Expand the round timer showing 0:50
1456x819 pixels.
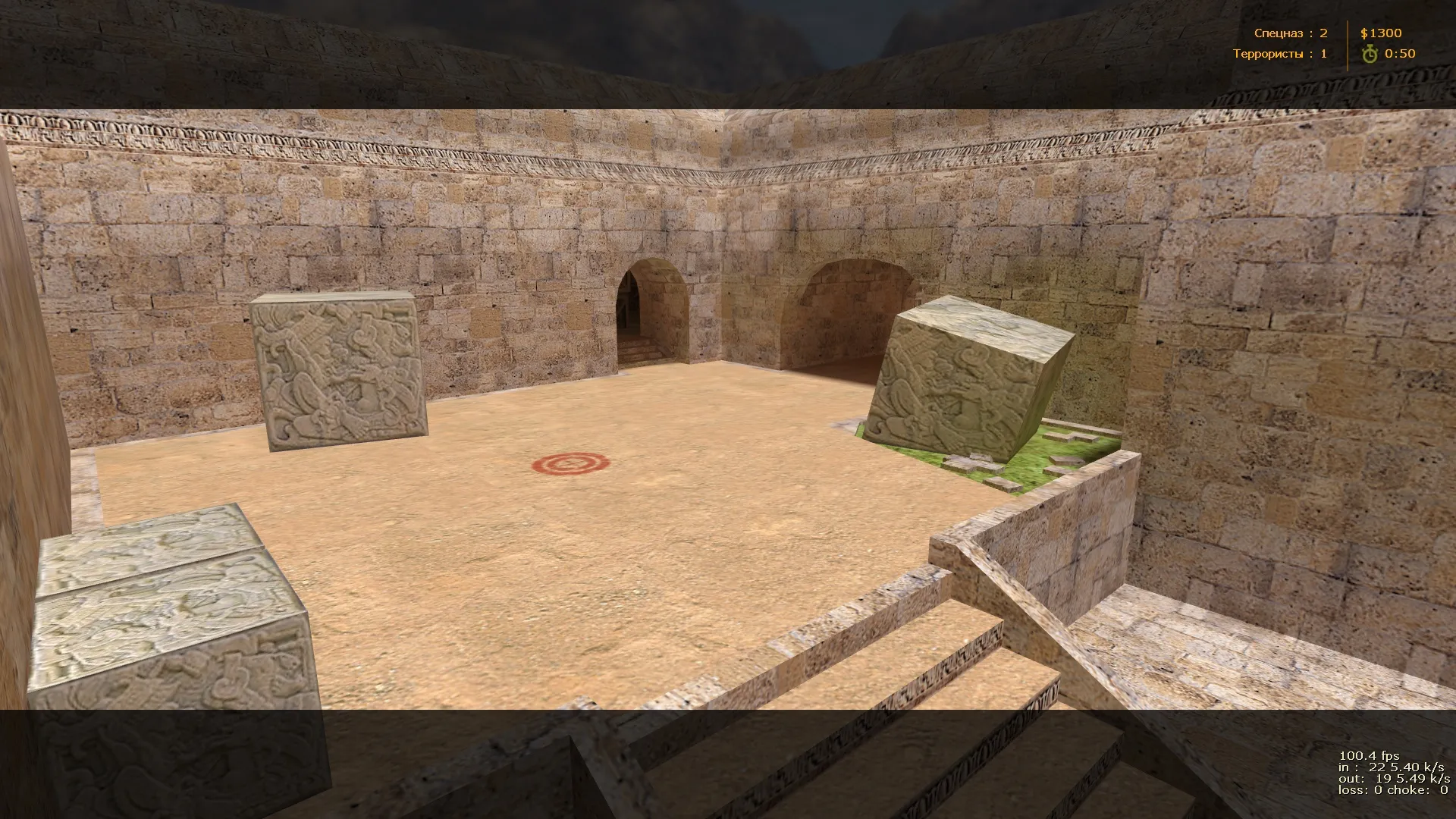[1401, 54]
